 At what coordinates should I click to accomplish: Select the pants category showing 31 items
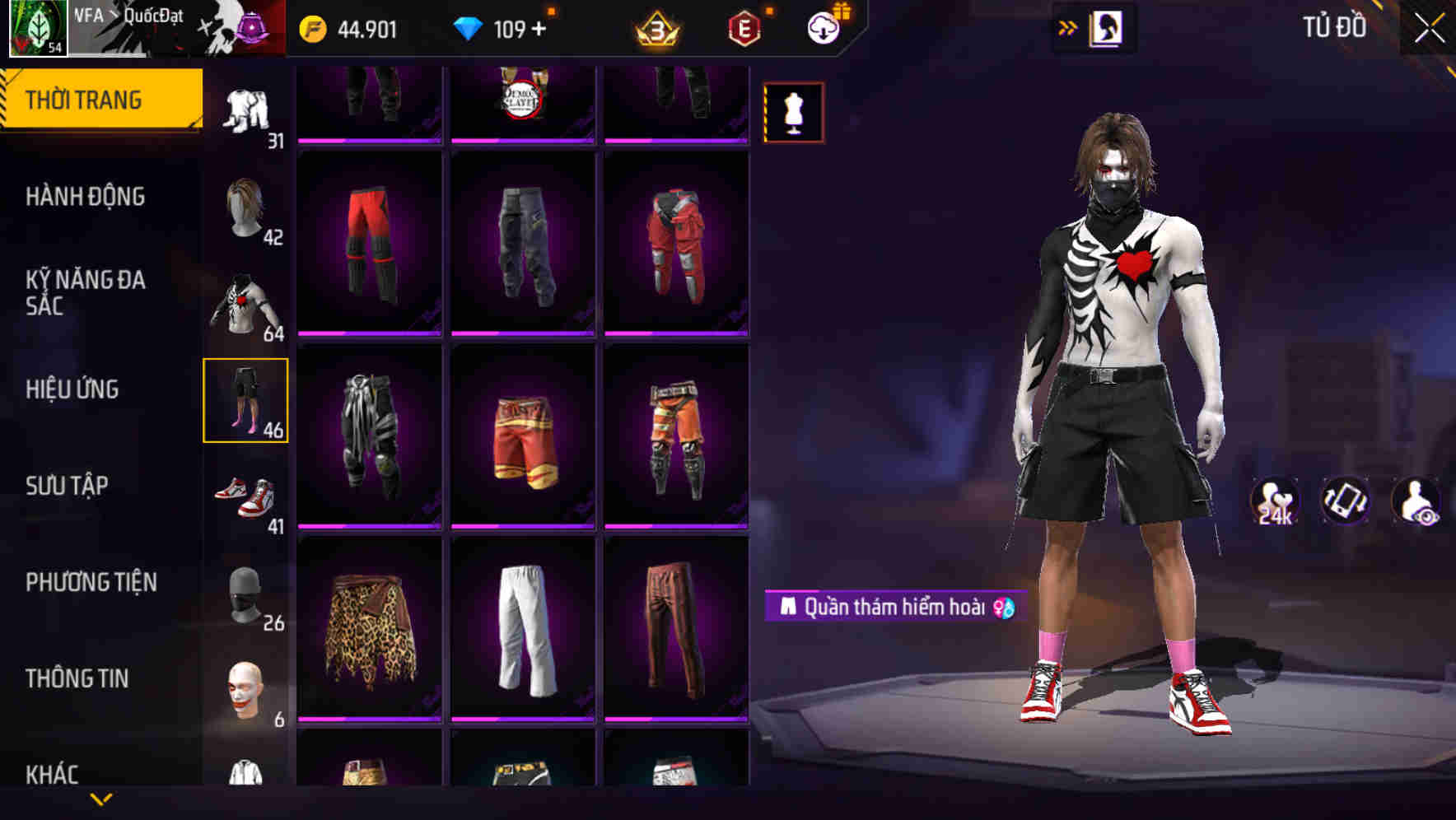246,107
